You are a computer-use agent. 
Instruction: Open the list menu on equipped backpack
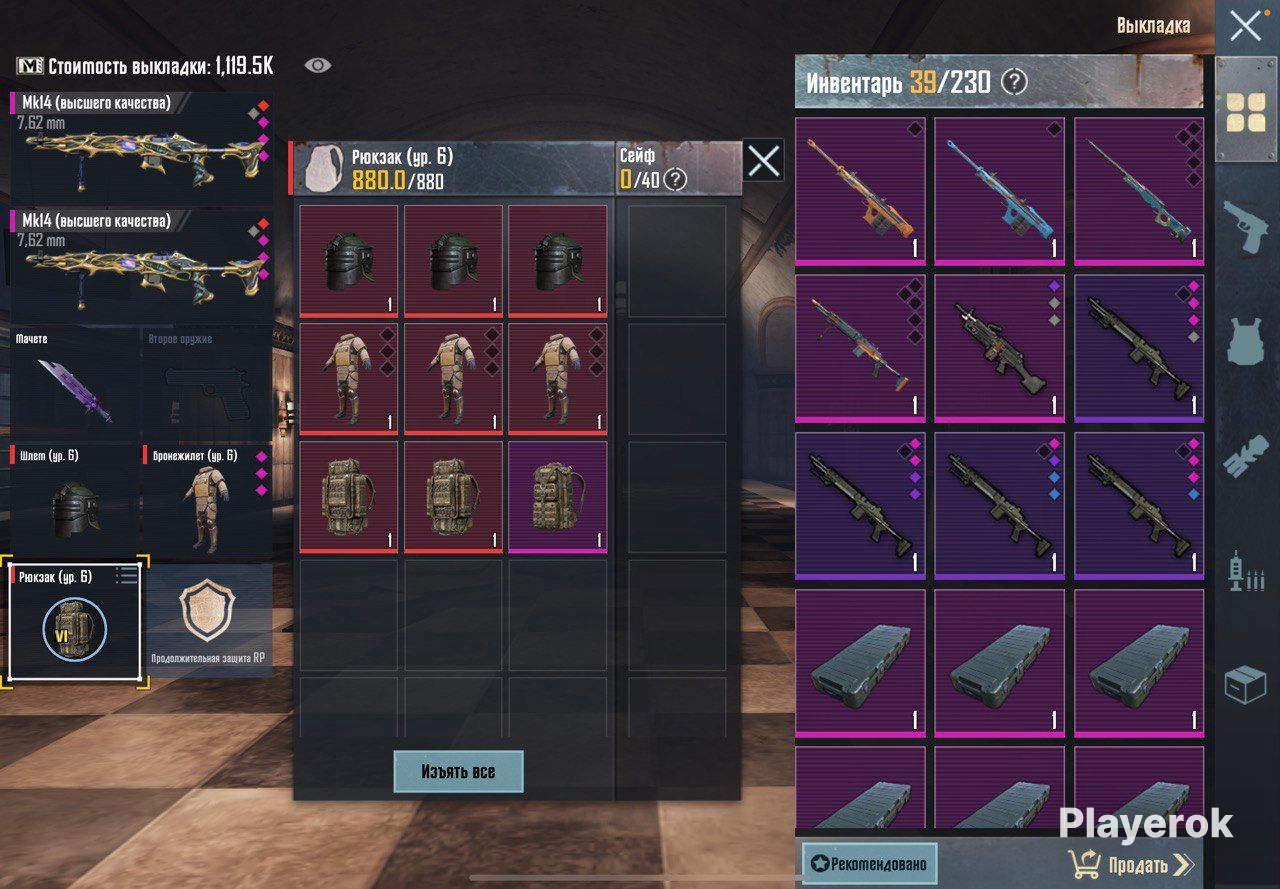point(126,575)
